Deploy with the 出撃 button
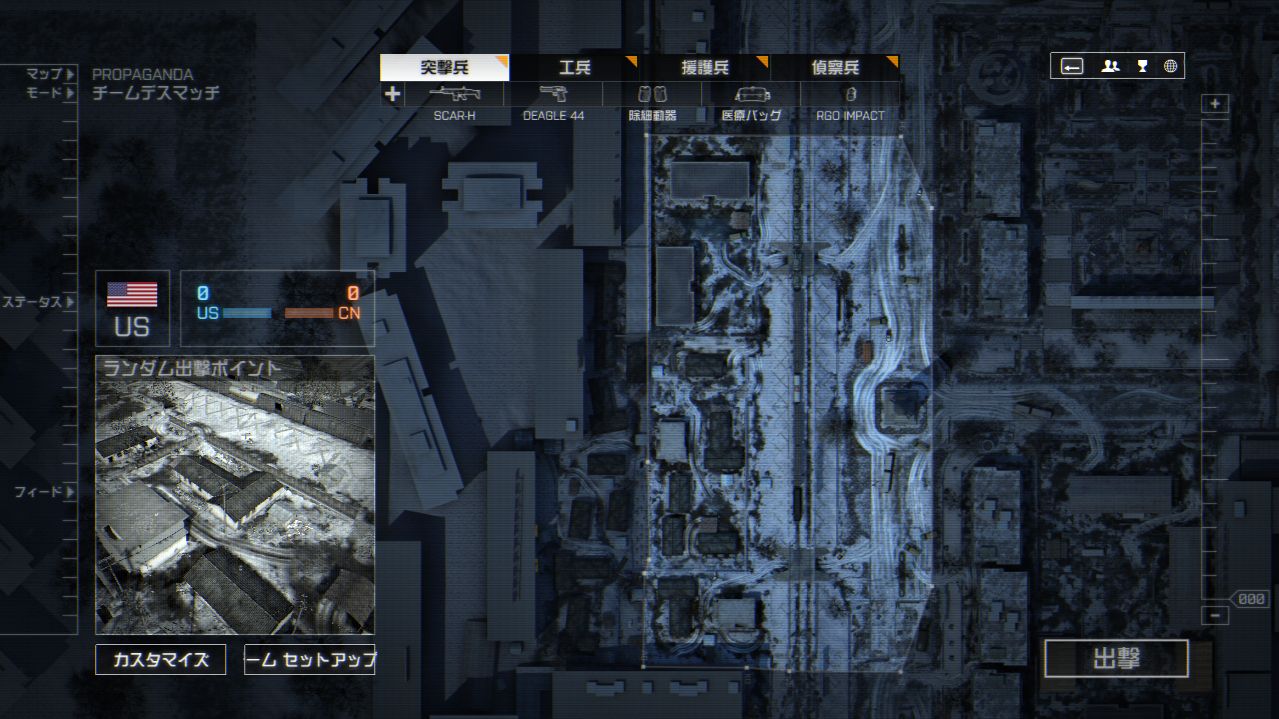 point(1116,659)
